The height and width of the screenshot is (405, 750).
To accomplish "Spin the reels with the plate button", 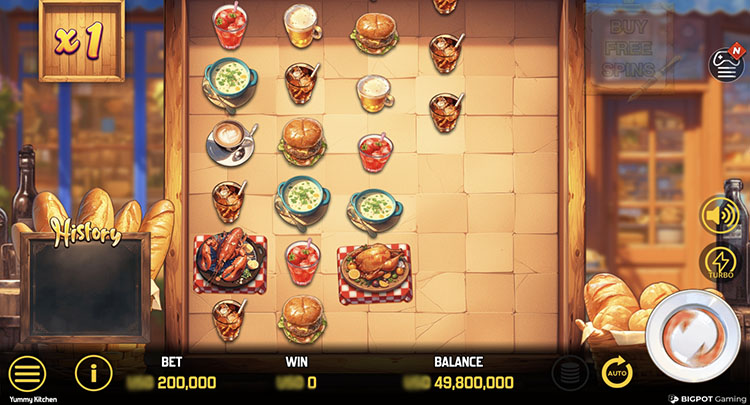I will (695, 335).
